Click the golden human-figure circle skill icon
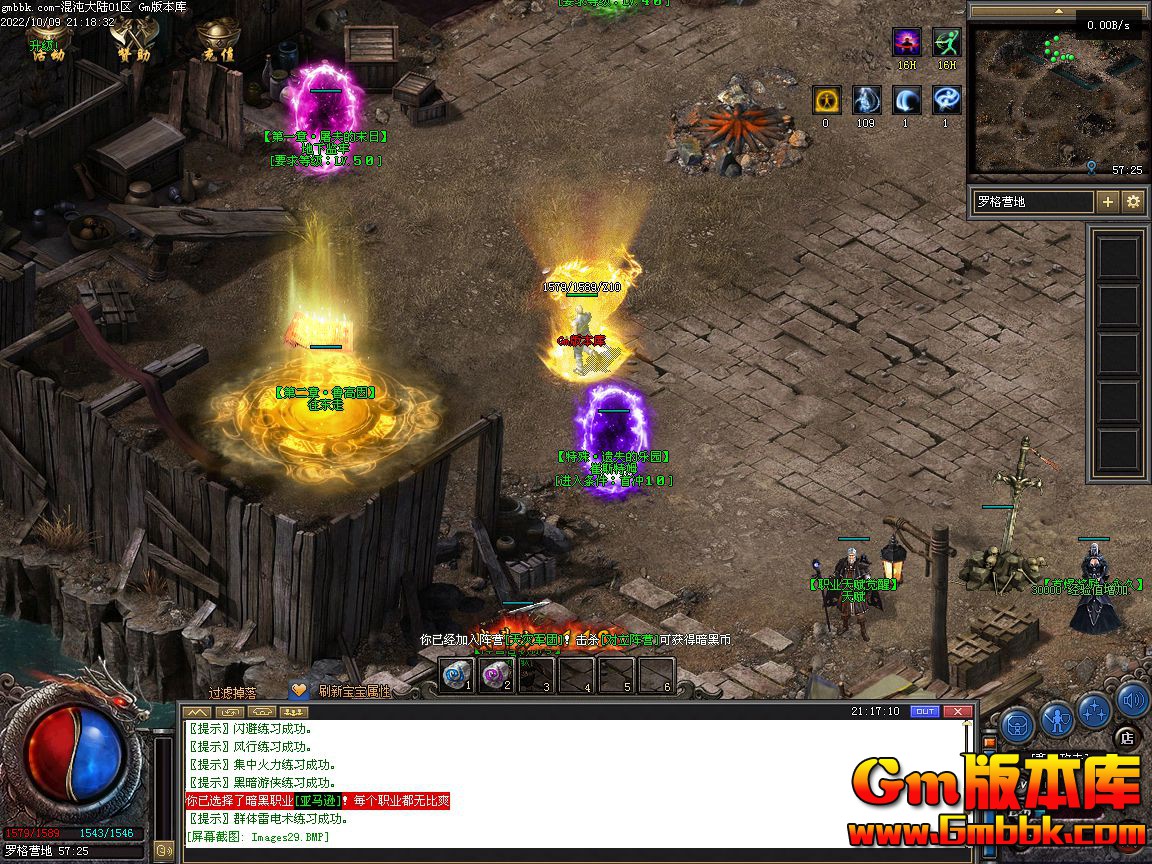Image resolution: width=1152 pixels, height=864 pixels. tap(826, 100)
